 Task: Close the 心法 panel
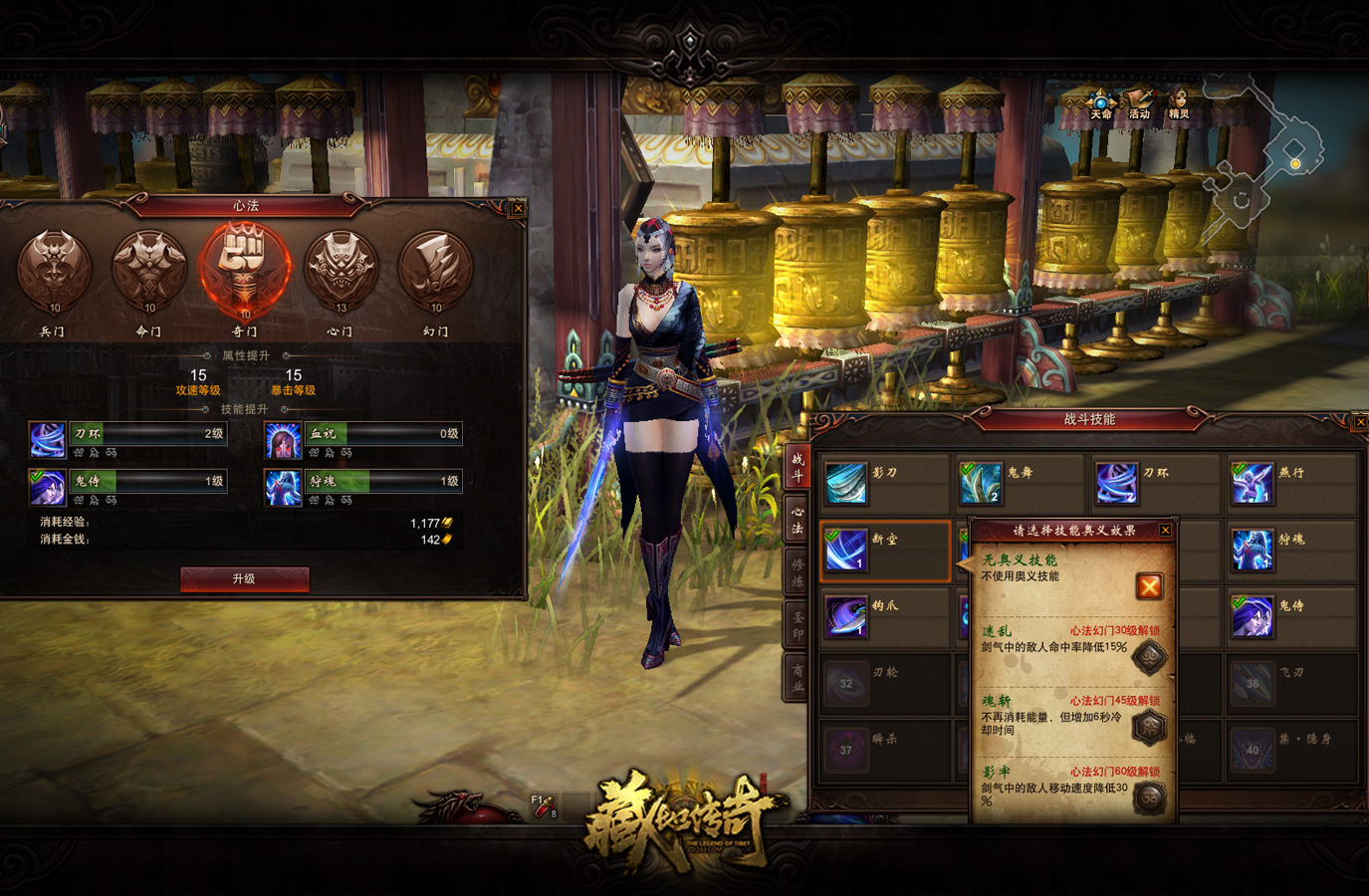(x=518, y=208)
